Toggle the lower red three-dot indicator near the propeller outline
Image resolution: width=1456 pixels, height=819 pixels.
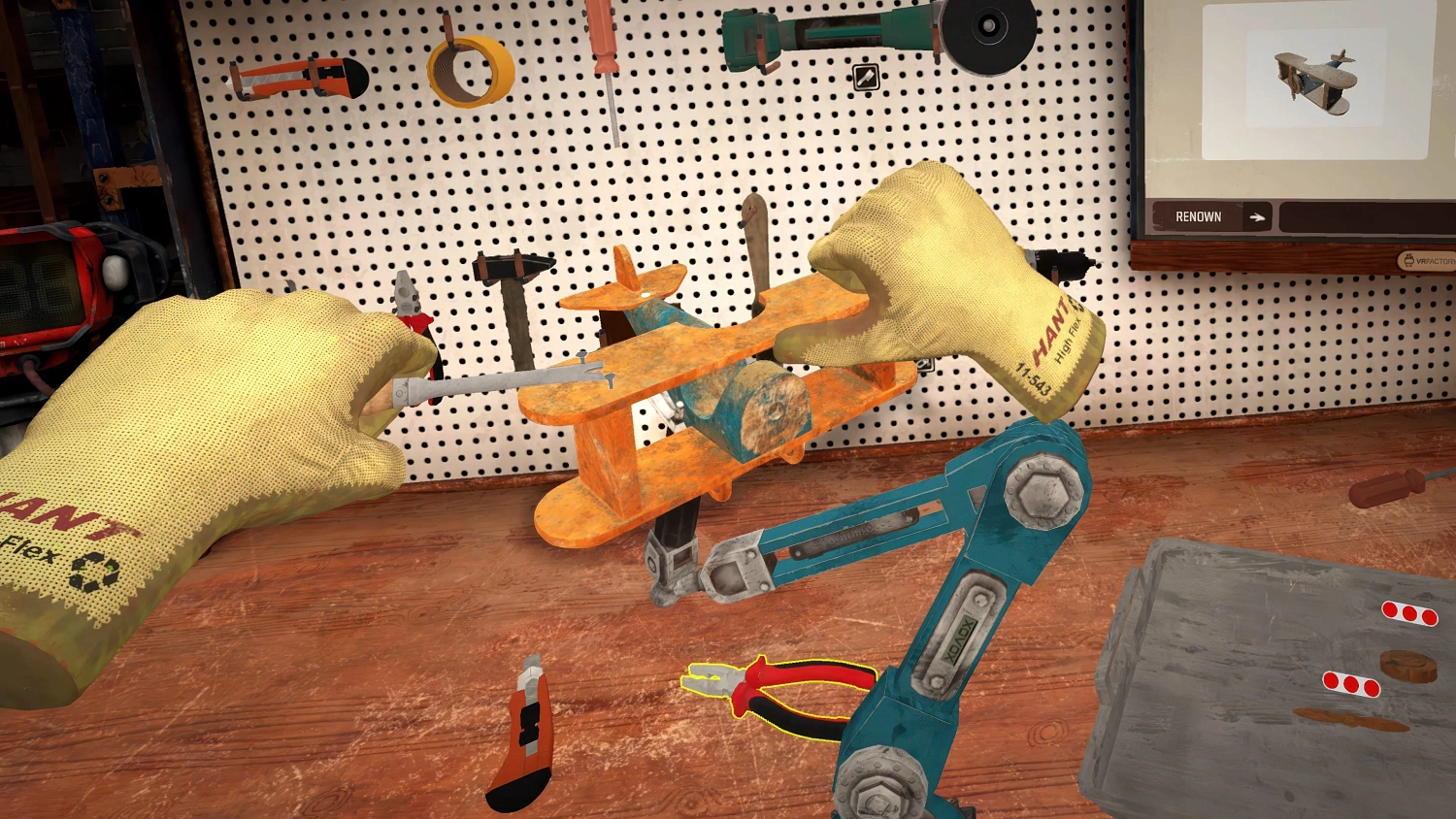coord(1351,686)
